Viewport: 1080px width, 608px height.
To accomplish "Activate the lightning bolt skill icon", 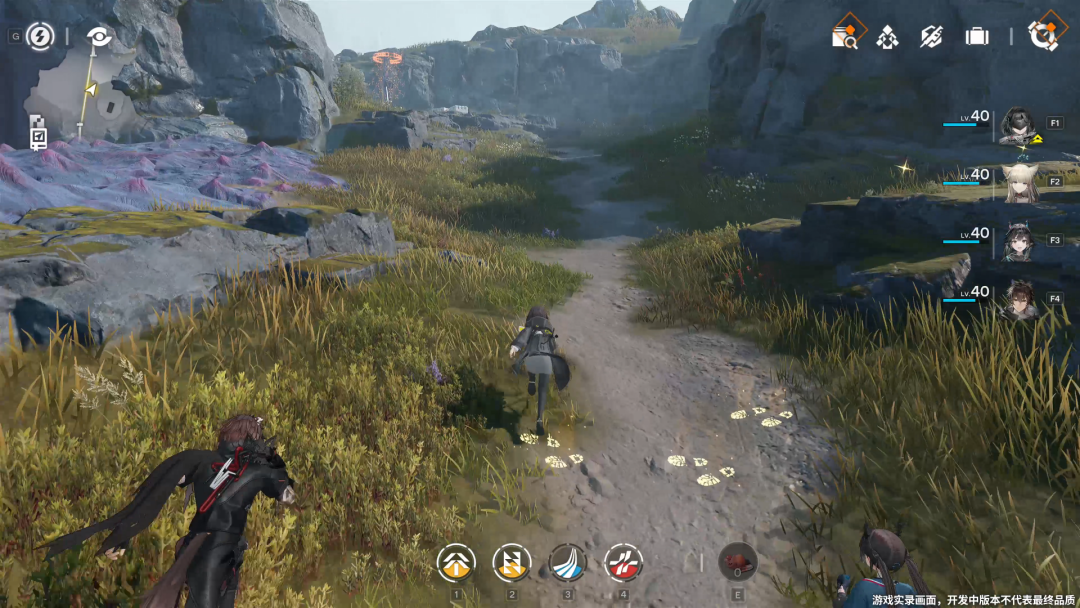I will tap(40, 37).
